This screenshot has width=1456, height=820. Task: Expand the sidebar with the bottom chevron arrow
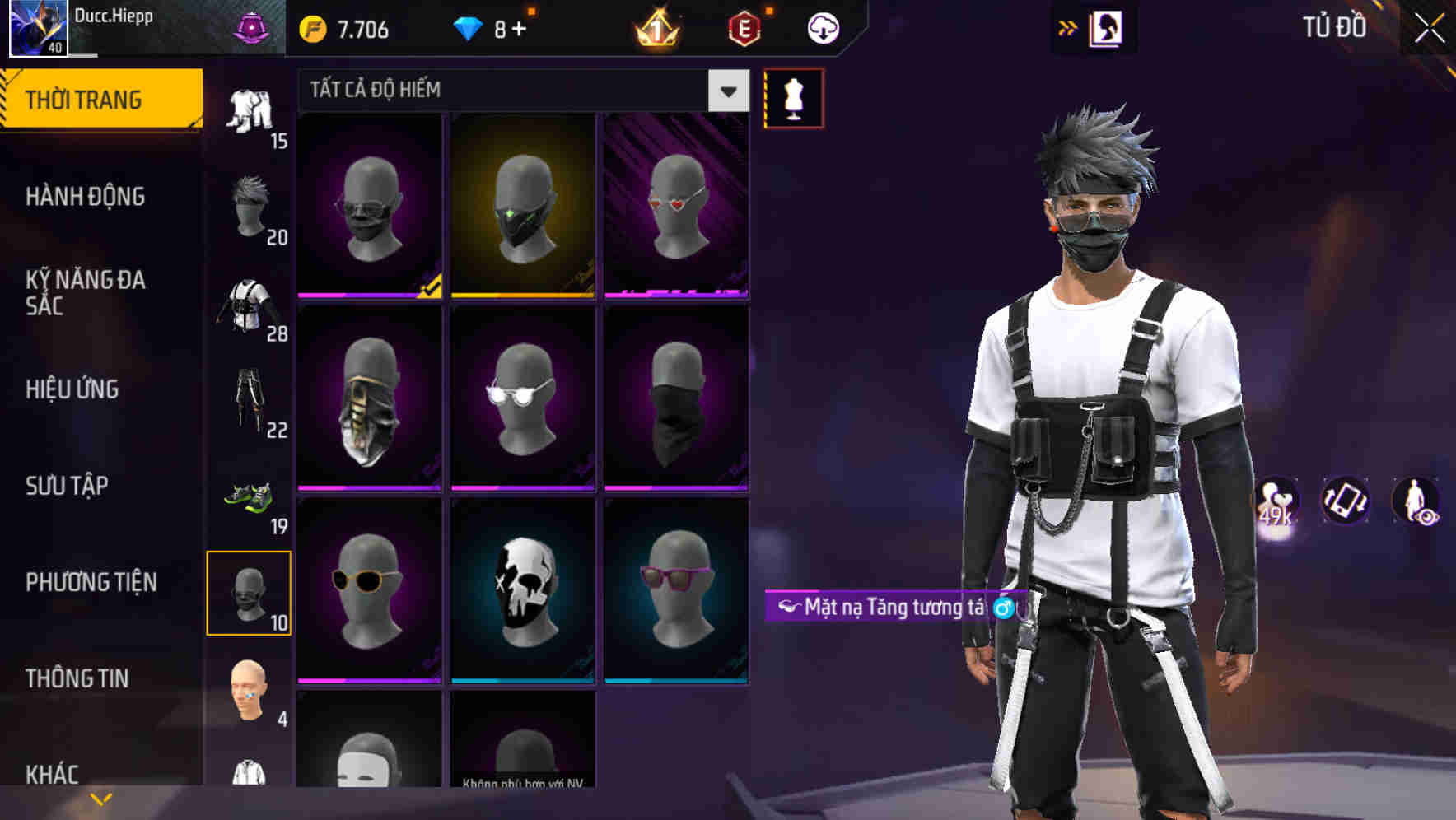tap(99, 797)
